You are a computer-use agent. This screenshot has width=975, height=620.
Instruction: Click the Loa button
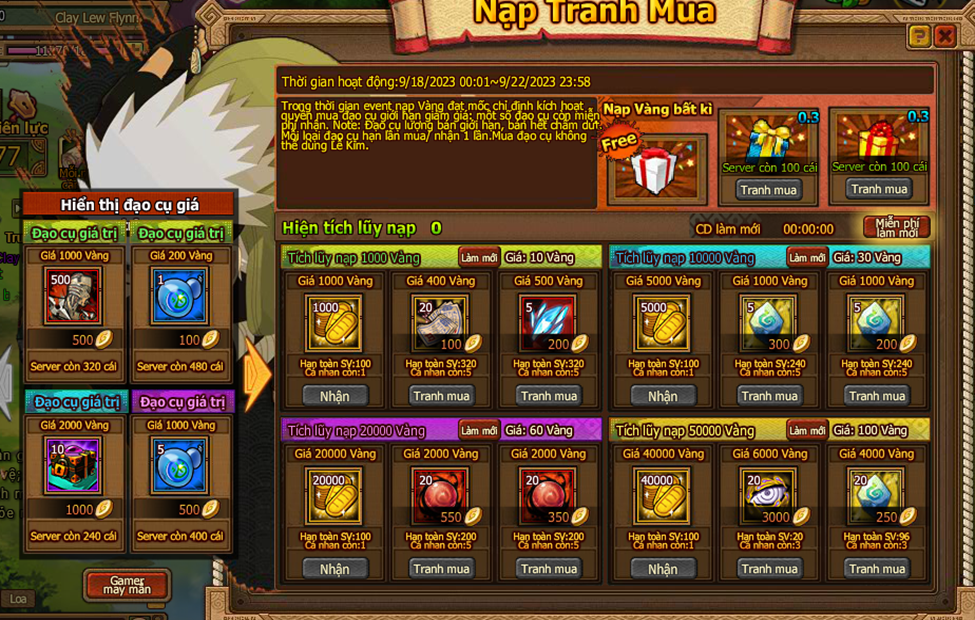pyautogui.click(x=18, y=599)
